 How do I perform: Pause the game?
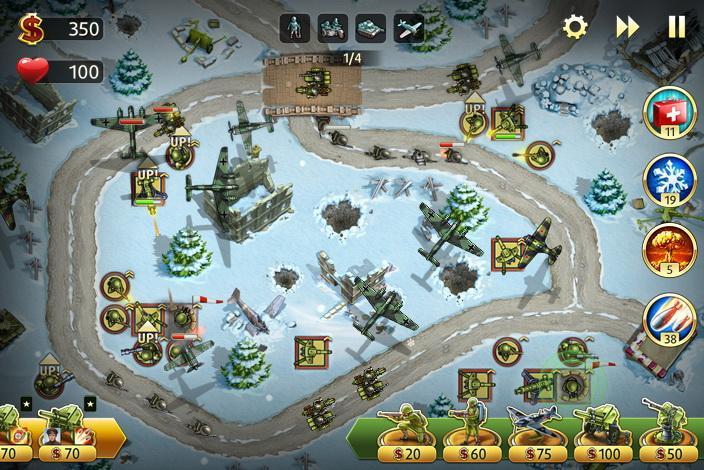tap(677, 27)
